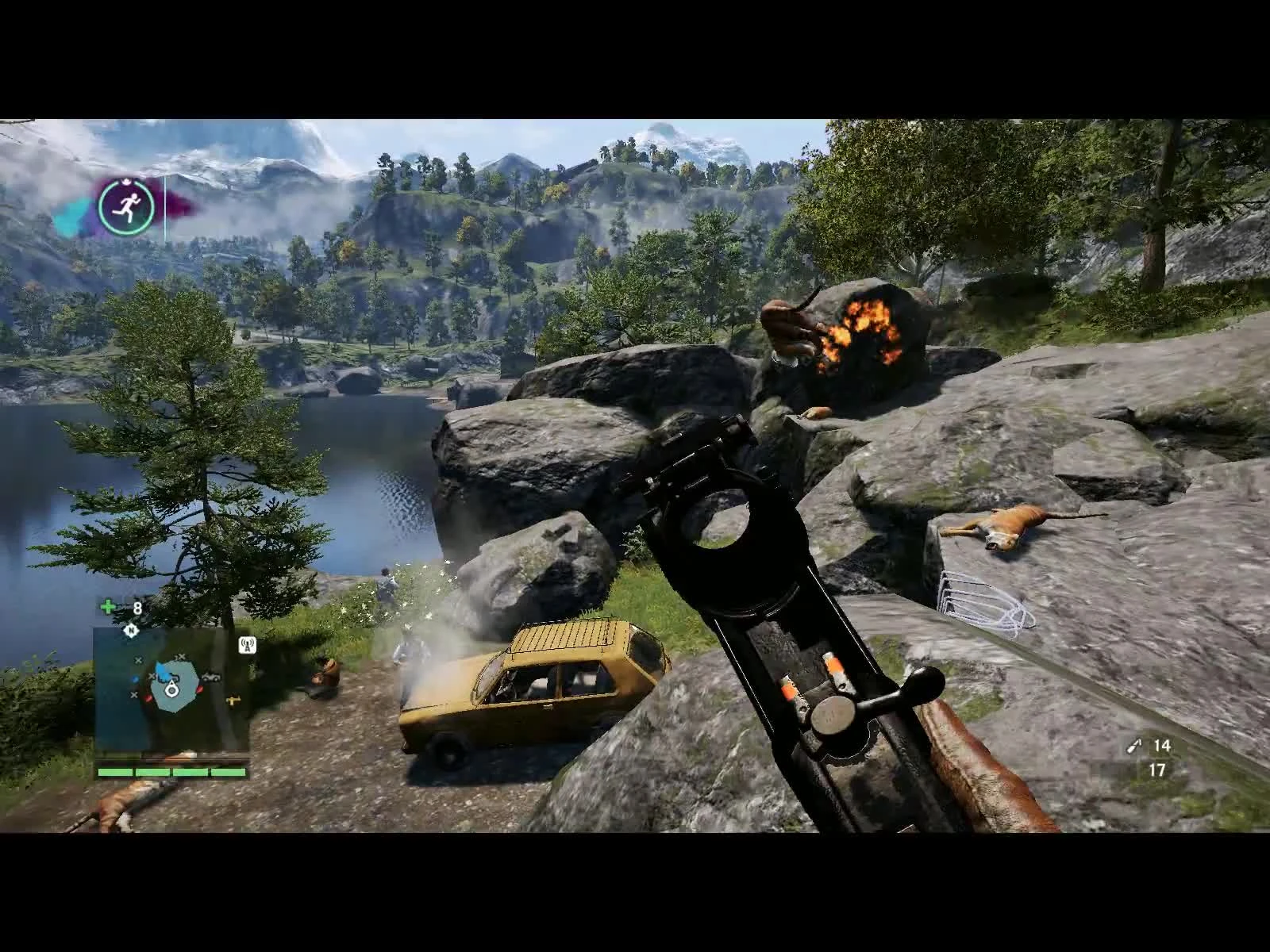Select the reserve ammo label showing 17
This screenshot has height=952, width=1270.
point(1156,770)
